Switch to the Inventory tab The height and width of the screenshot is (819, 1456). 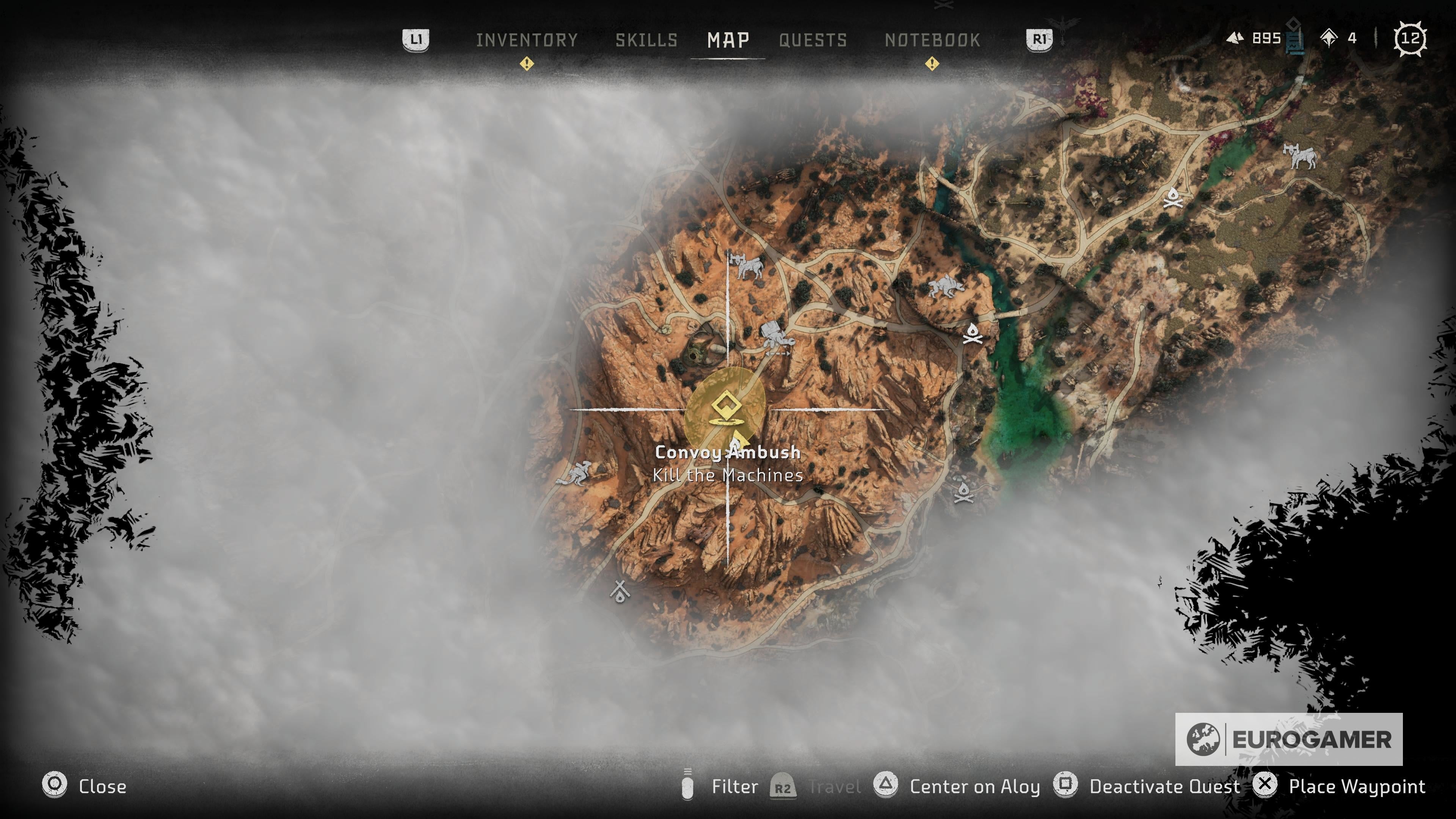(526, 40)
